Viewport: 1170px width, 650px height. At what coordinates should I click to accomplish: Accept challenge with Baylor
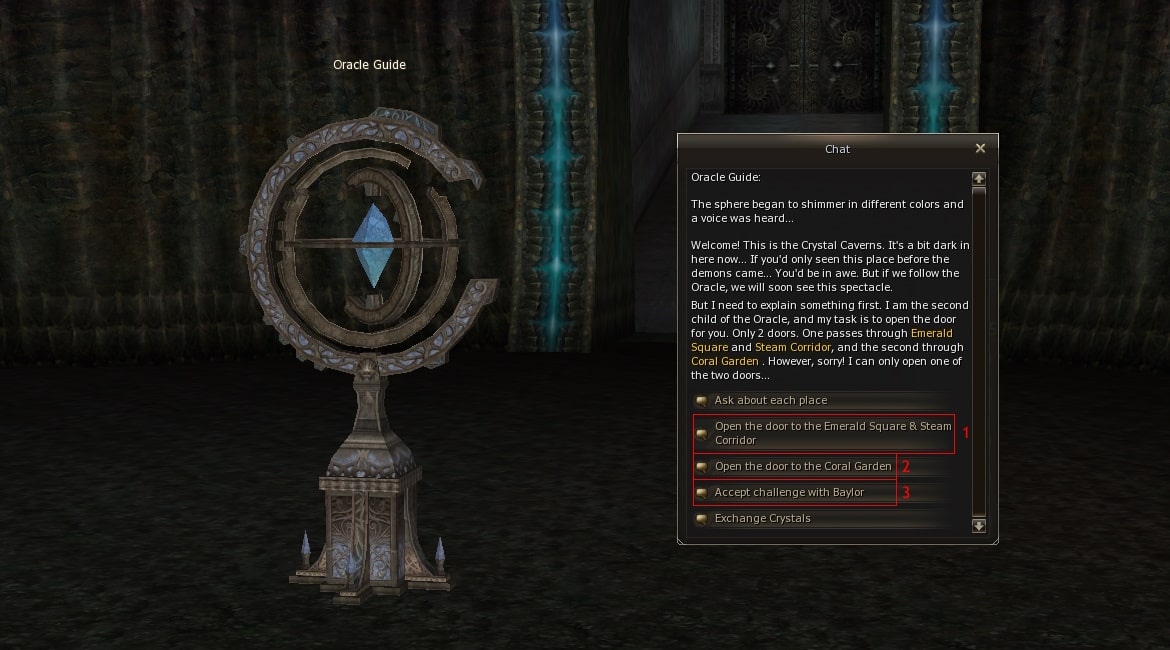pos(788,492)
